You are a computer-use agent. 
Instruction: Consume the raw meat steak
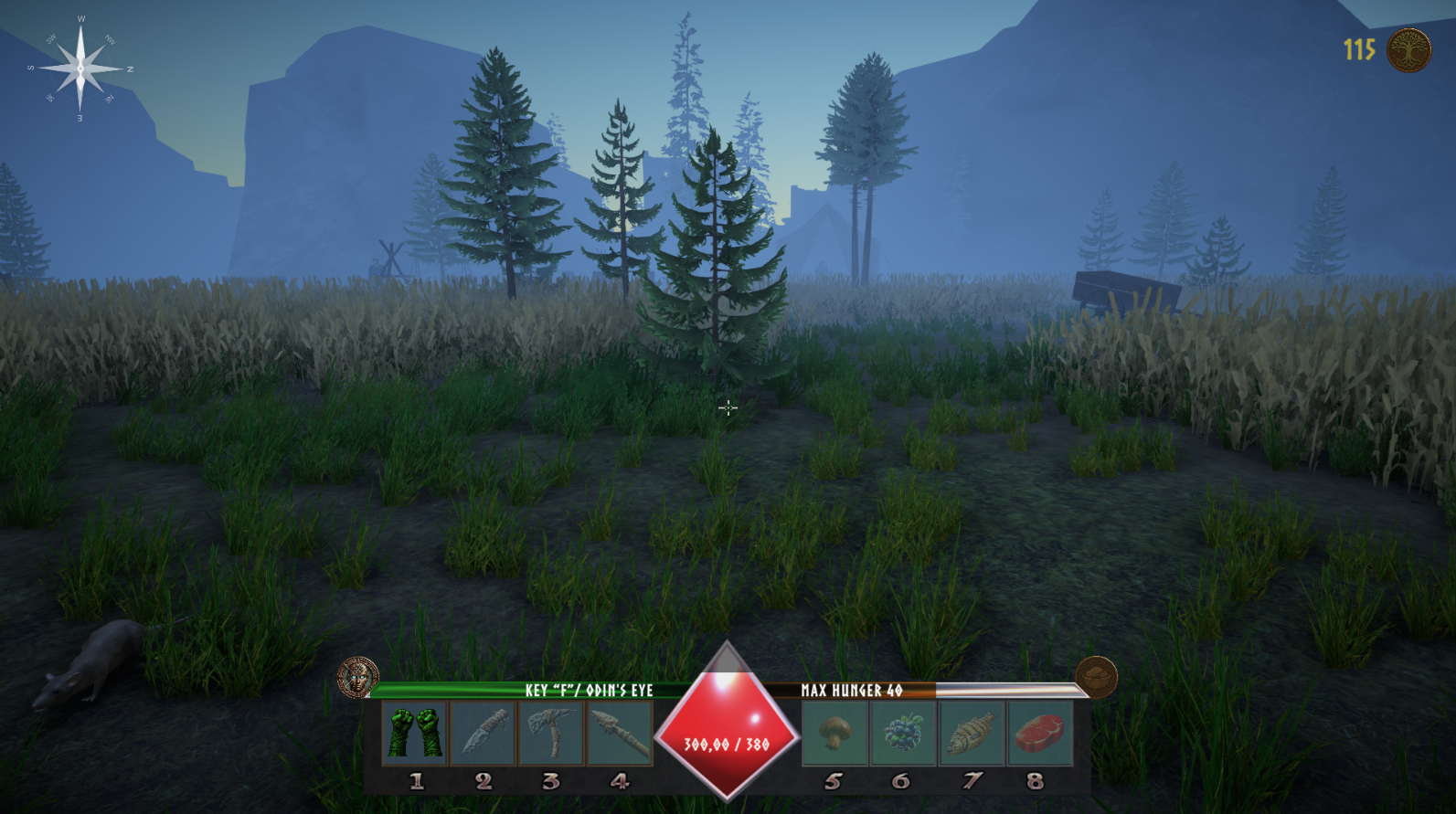pyautogui.click(x=1039, y=733)
